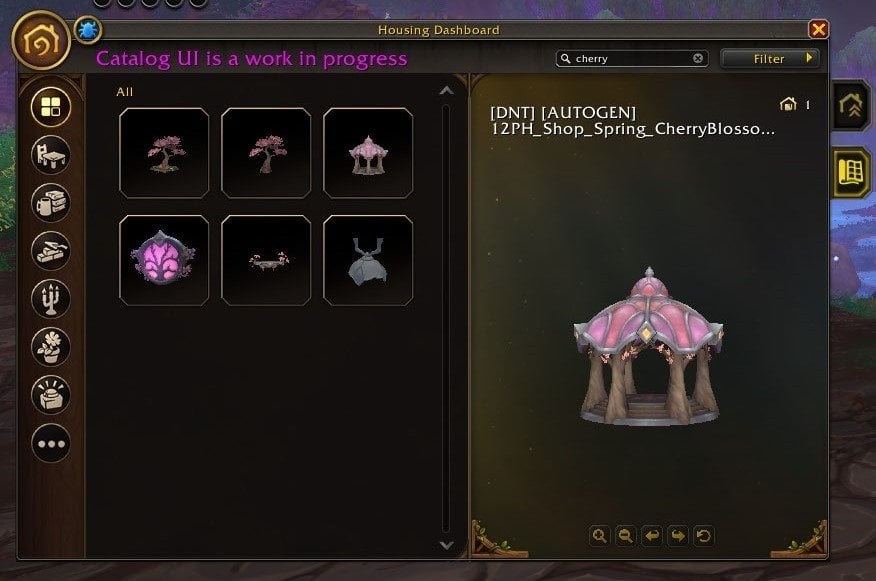The width and height of the screenshot is (876, 581).
Task: Open the Filter dropdown
Action: 769,59
